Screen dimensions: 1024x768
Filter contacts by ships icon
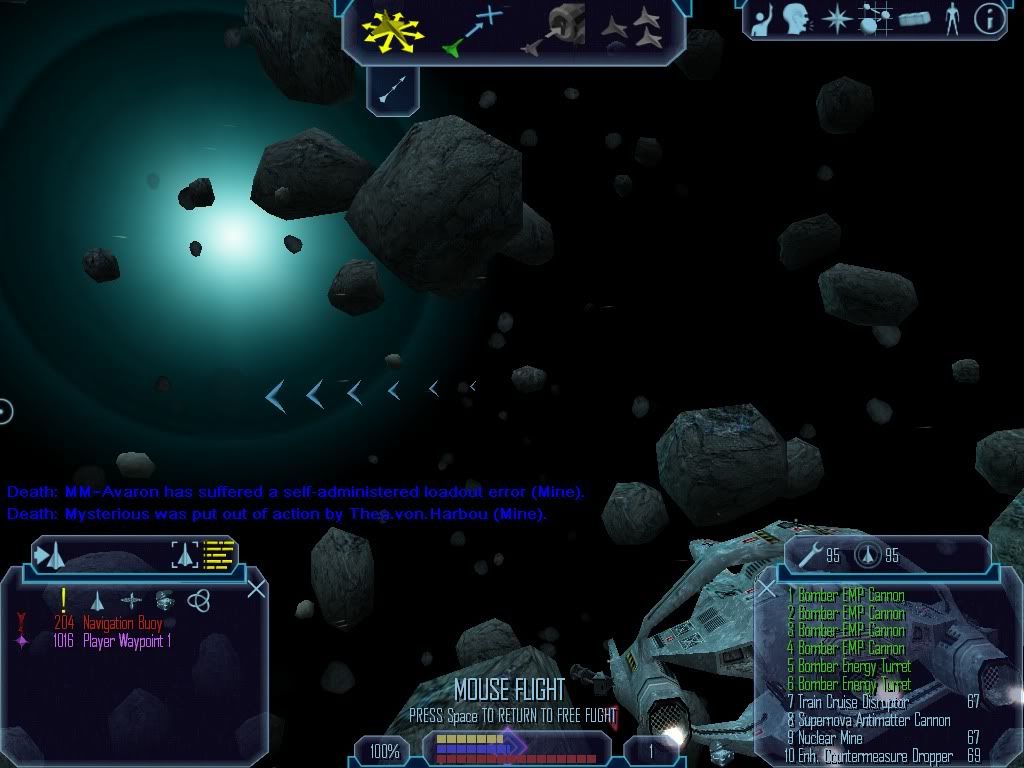[98, 600]
